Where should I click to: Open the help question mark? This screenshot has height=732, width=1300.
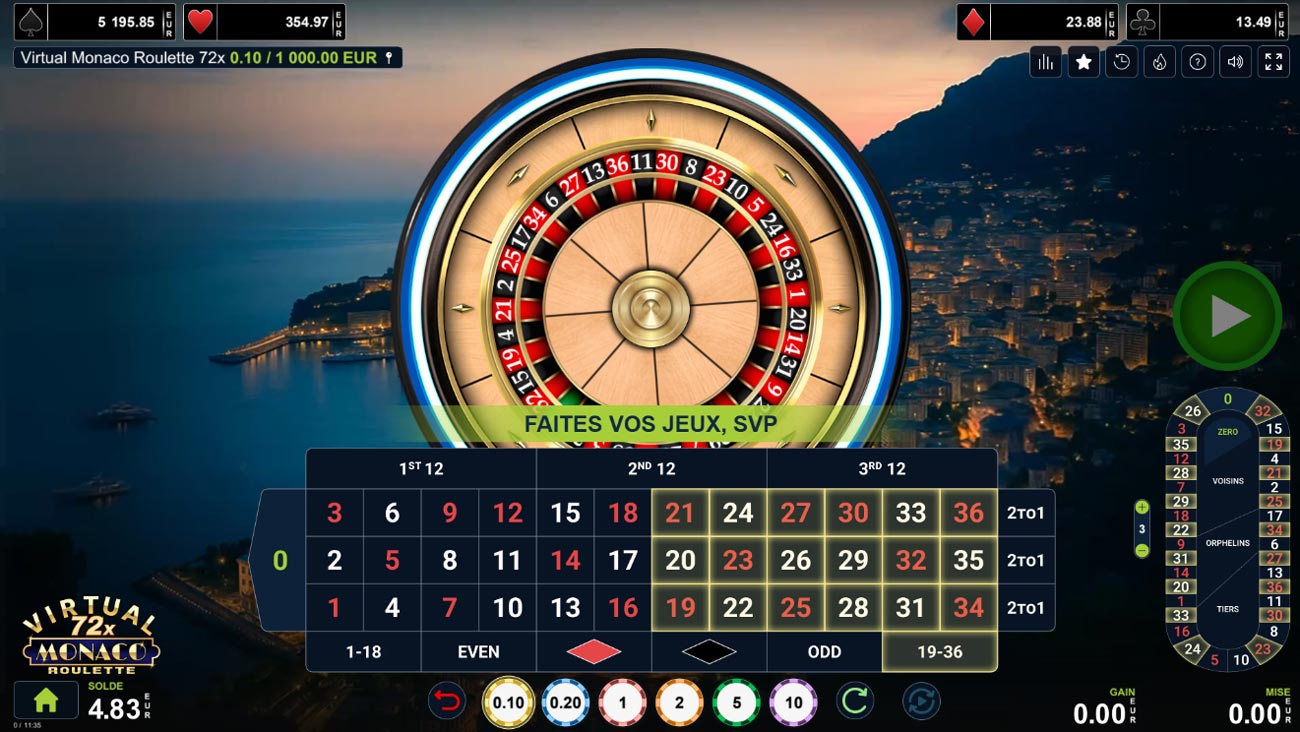[1198, 62]
